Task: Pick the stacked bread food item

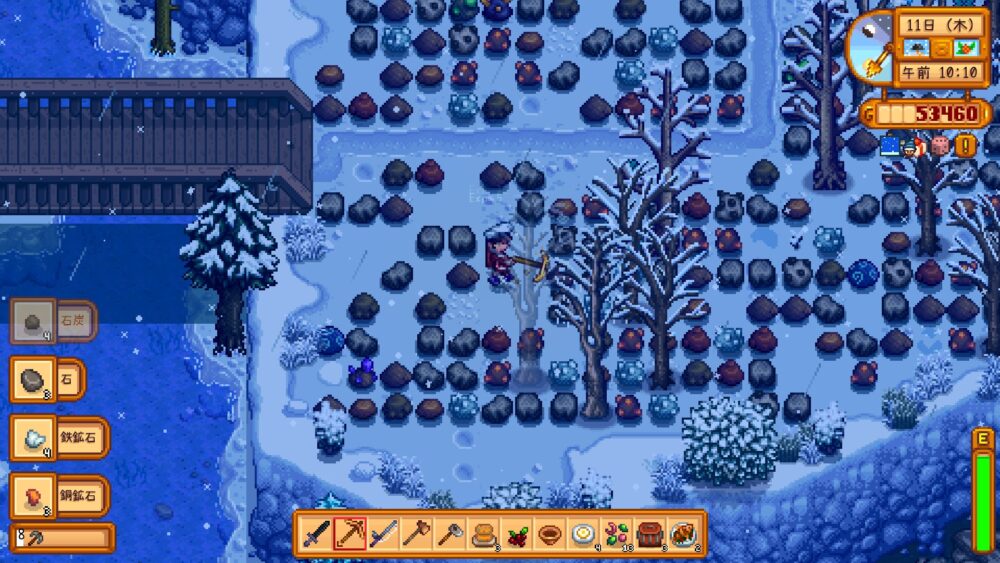Action: [x=483, y=533]
